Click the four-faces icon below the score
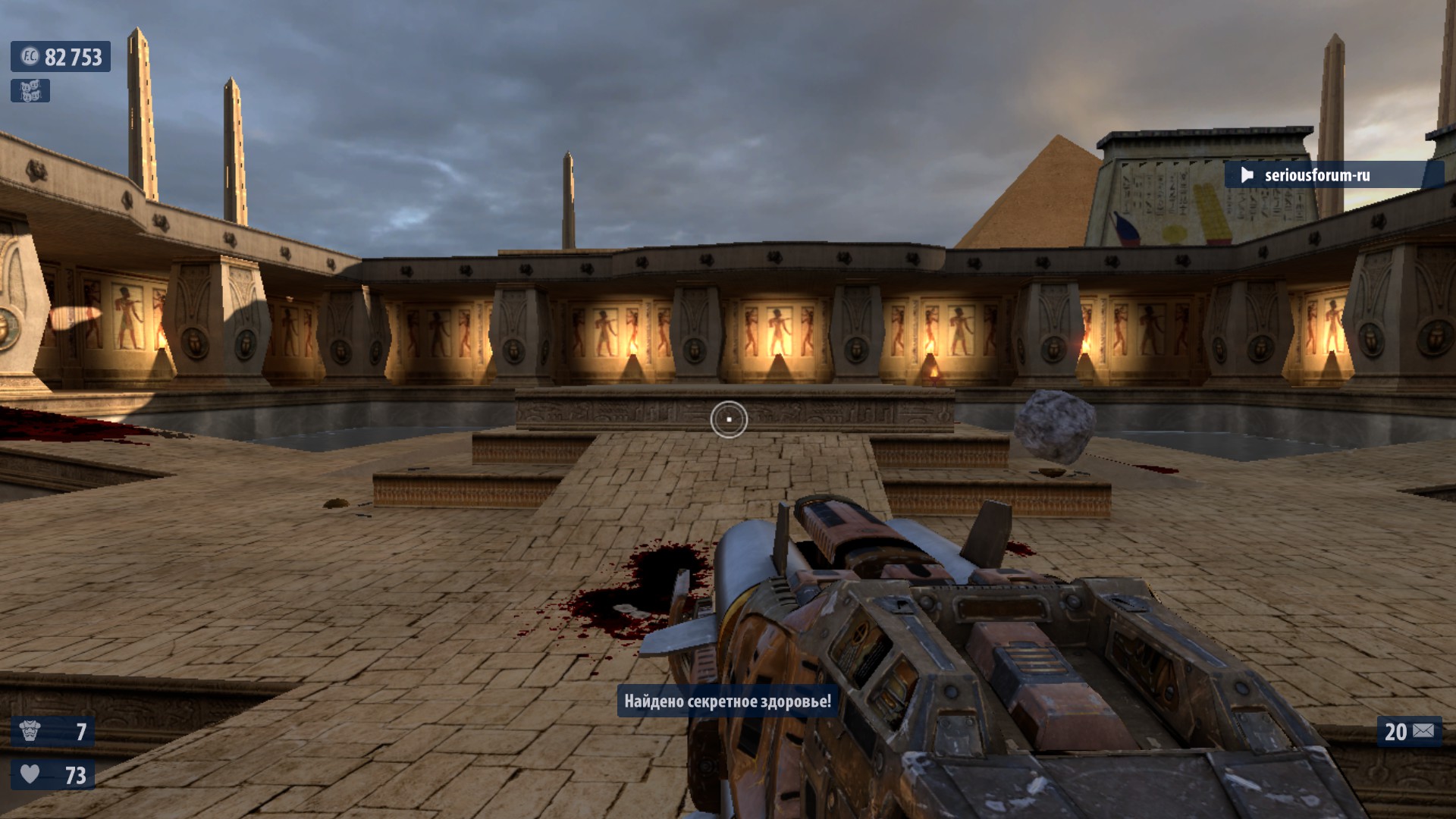This screenshot has width=1456, height=819. pos(30,91)
